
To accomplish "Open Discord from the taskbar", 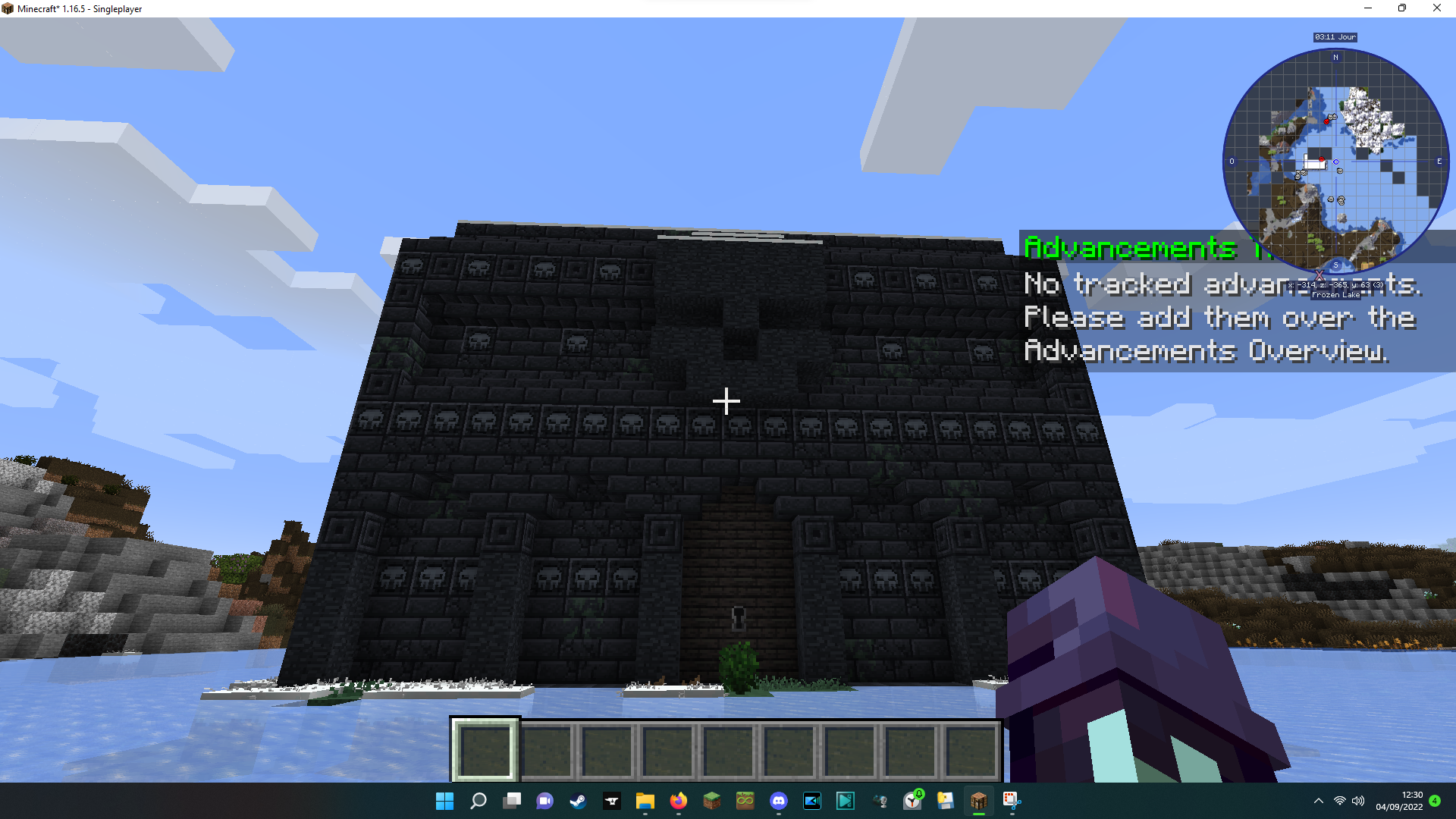I will click(x=778, y=802).
